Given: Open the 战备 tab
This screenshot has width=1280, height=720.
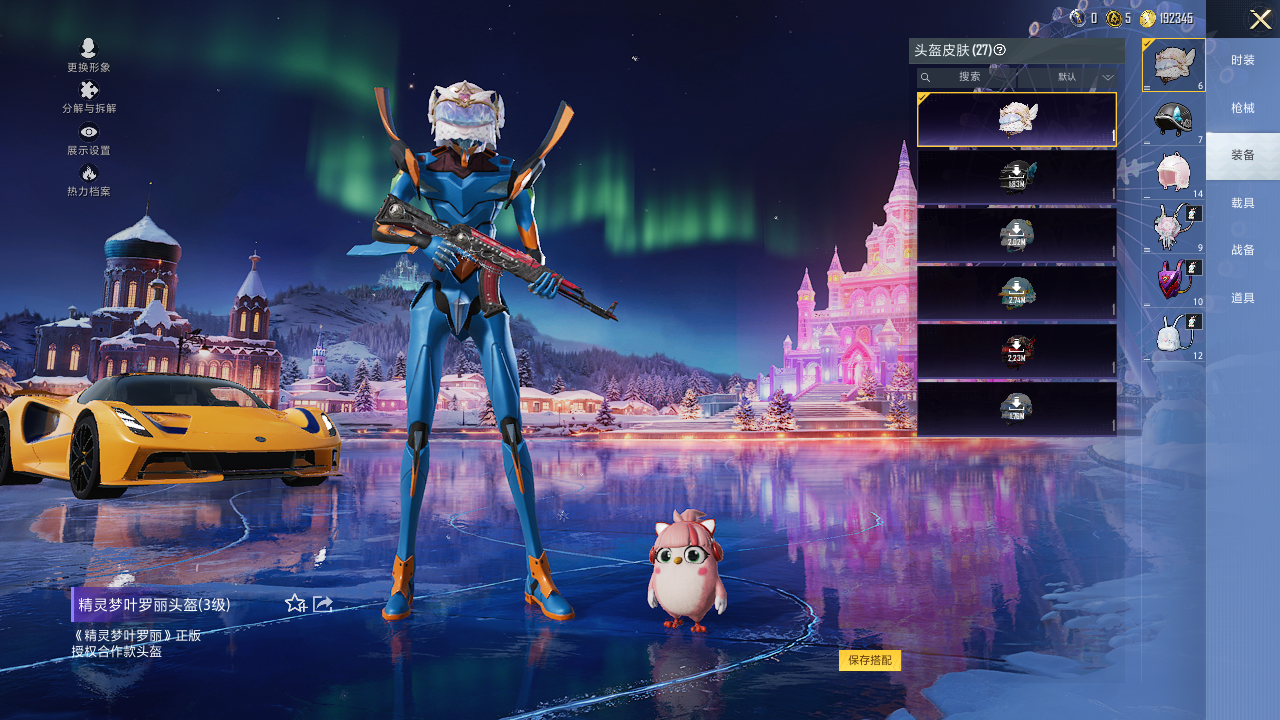Looking at the screenshot, I should [1243, 250].
